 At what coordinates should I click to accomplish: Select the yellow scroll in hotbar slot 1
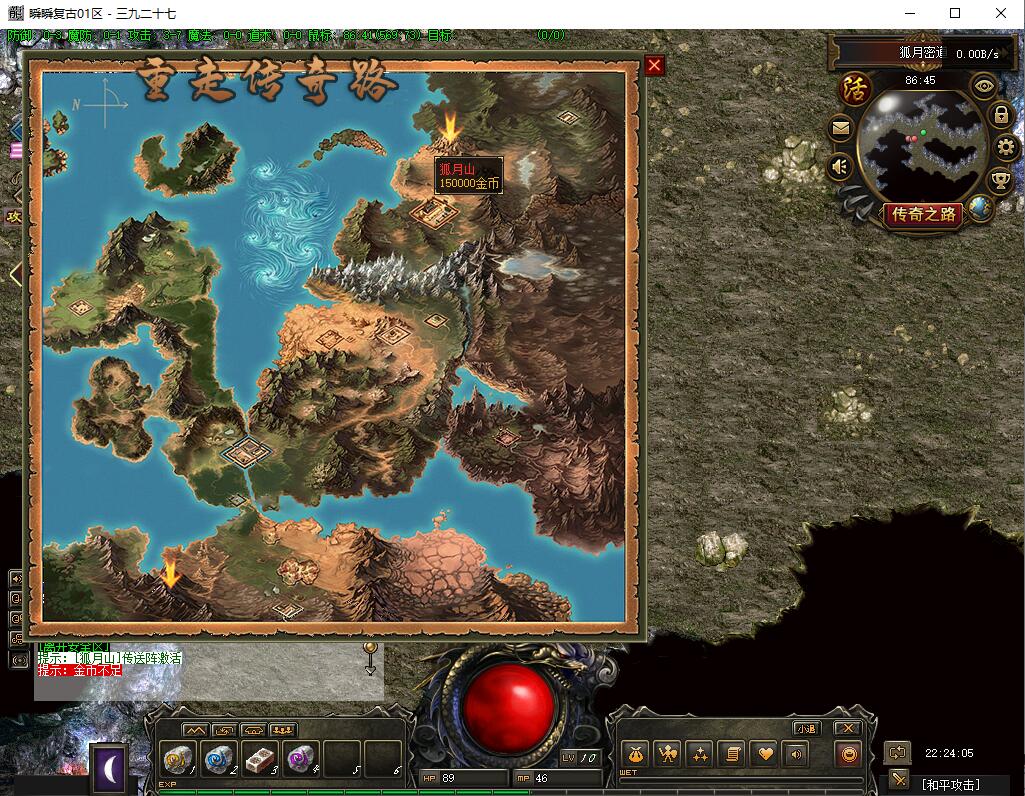[178, 759]
